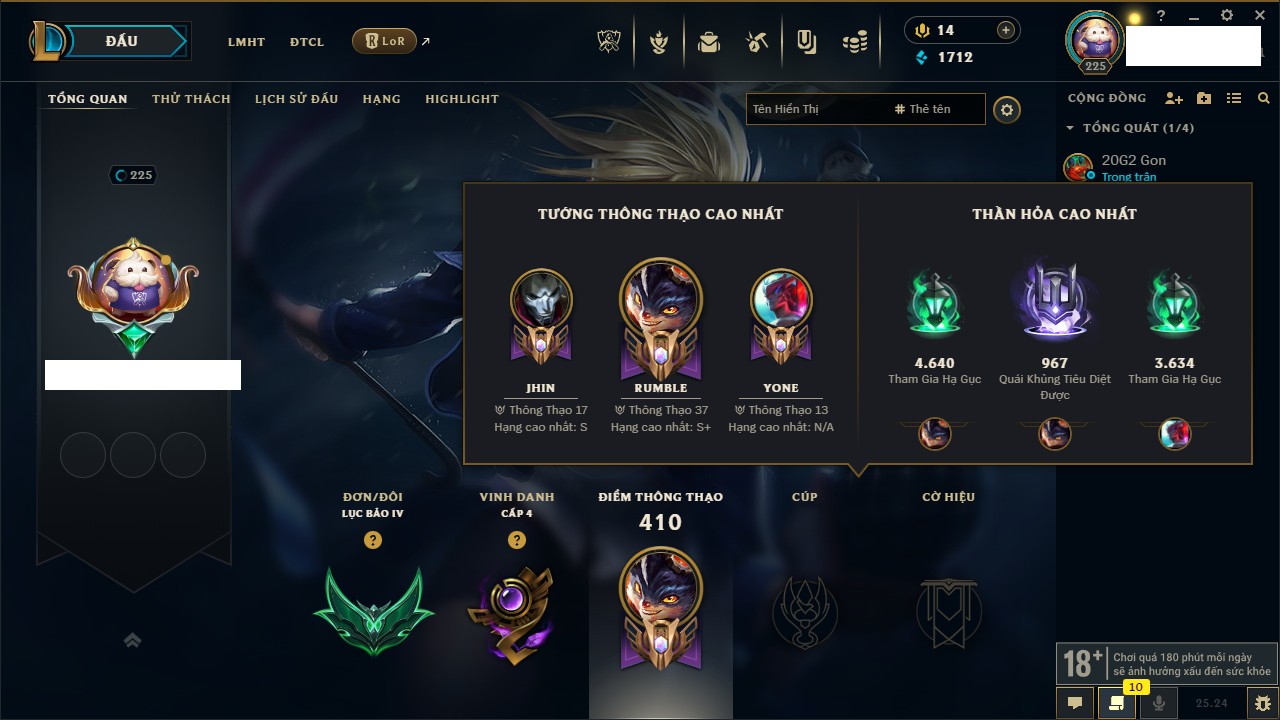Switch to the THỬ THÁCH tab
Image resolution: width=1280 pixels, height=720 pixels.
coord(191,99)
